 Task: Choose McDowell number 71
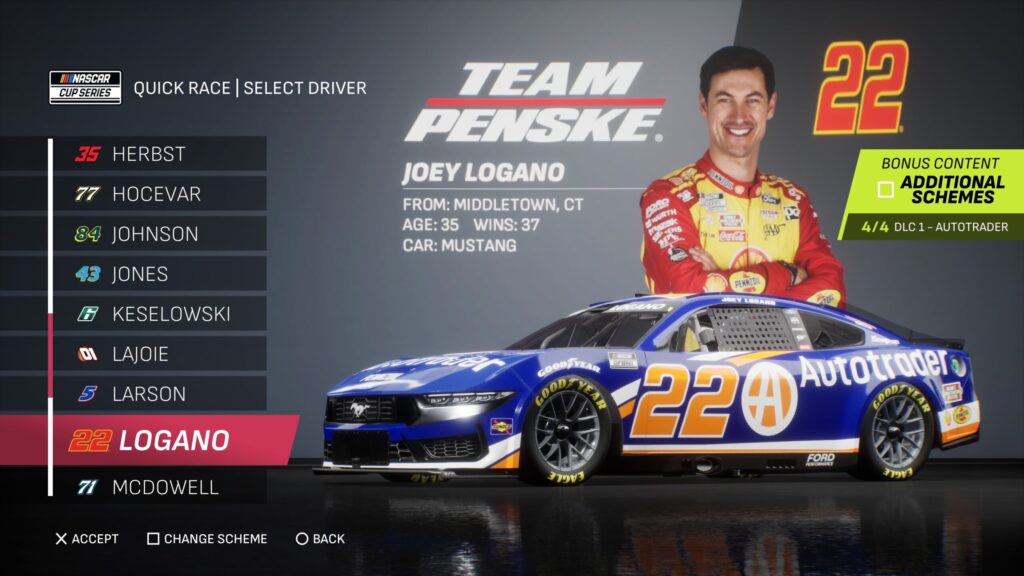click(160, 487)
